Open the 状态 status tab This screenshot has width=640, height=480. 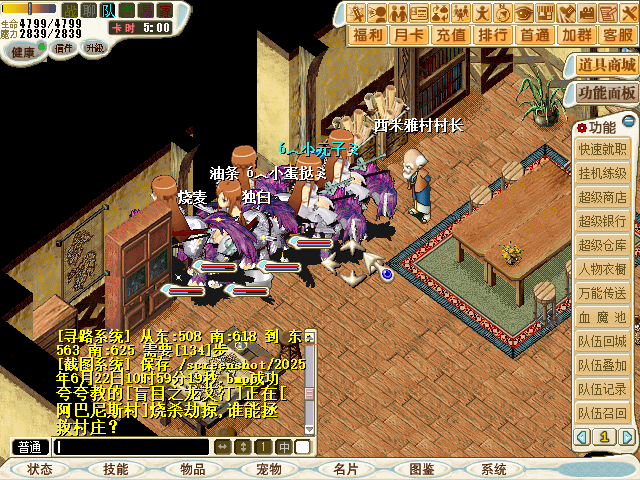click(40, 469)
